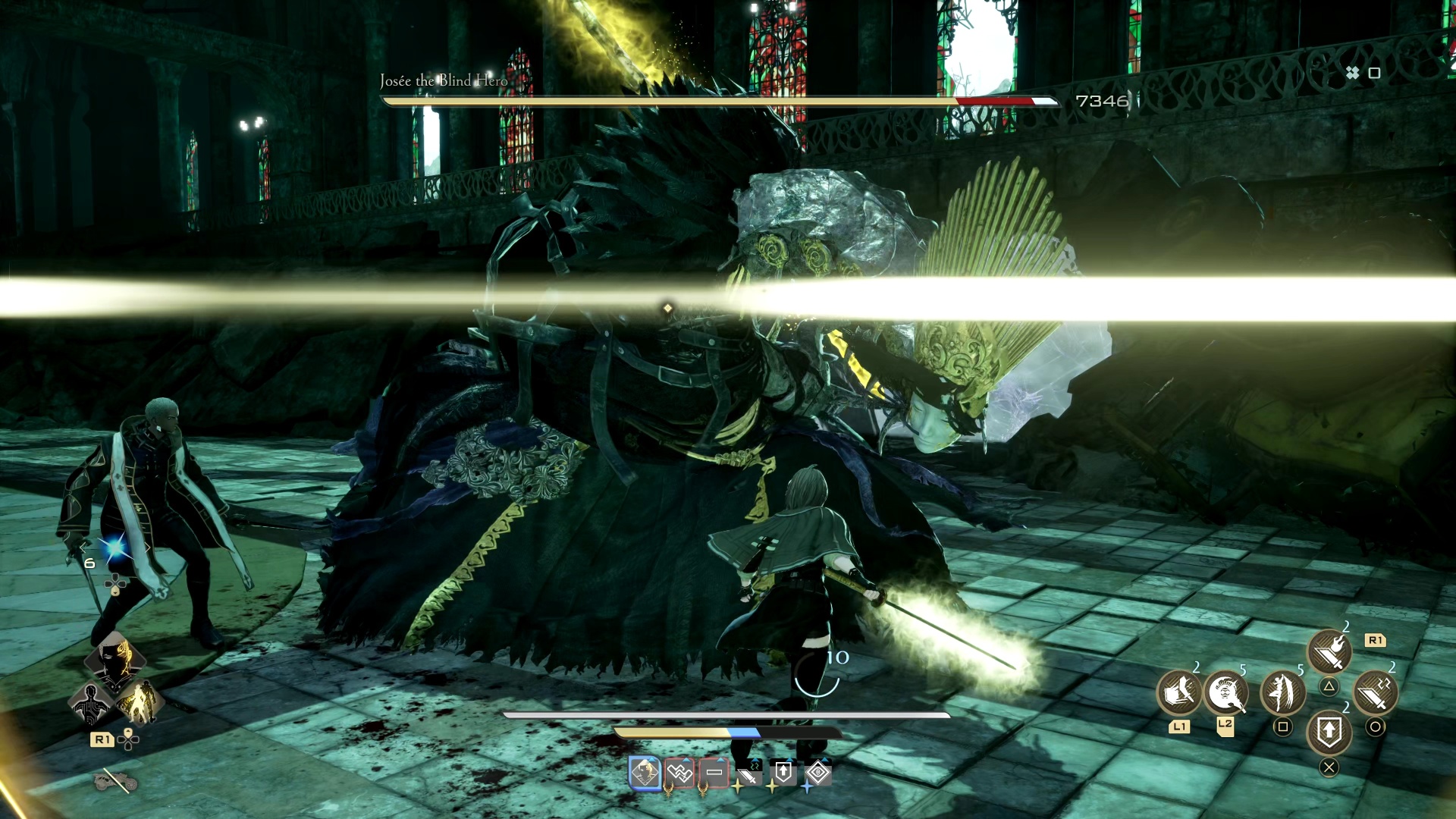Toggle the diamond emblem status effect icon
Screen dimensions: 1456x819
(818, 772)
